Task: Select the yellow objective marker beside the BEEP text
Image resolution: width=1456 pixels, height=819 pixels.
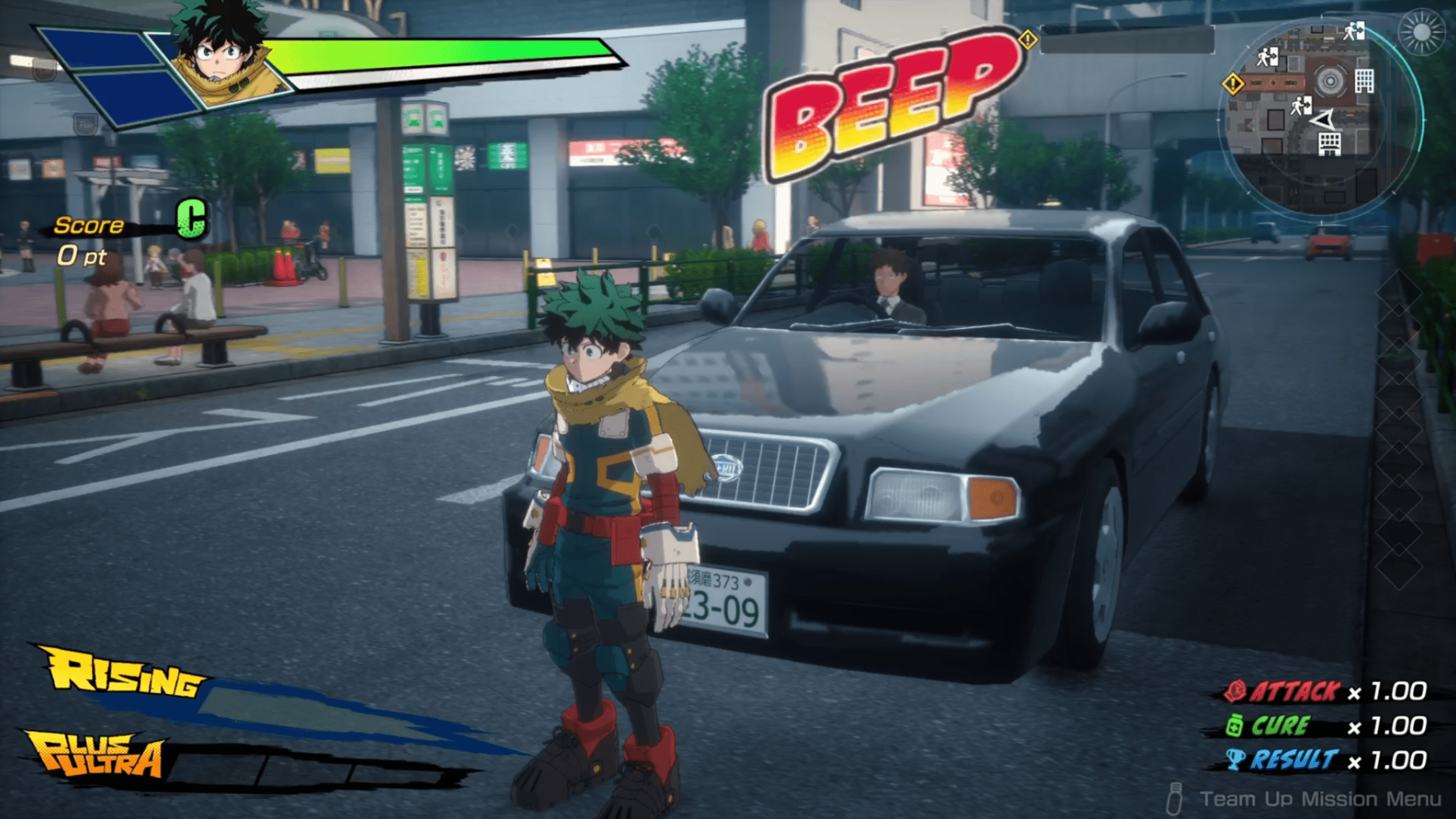Action: [1028, 40]
